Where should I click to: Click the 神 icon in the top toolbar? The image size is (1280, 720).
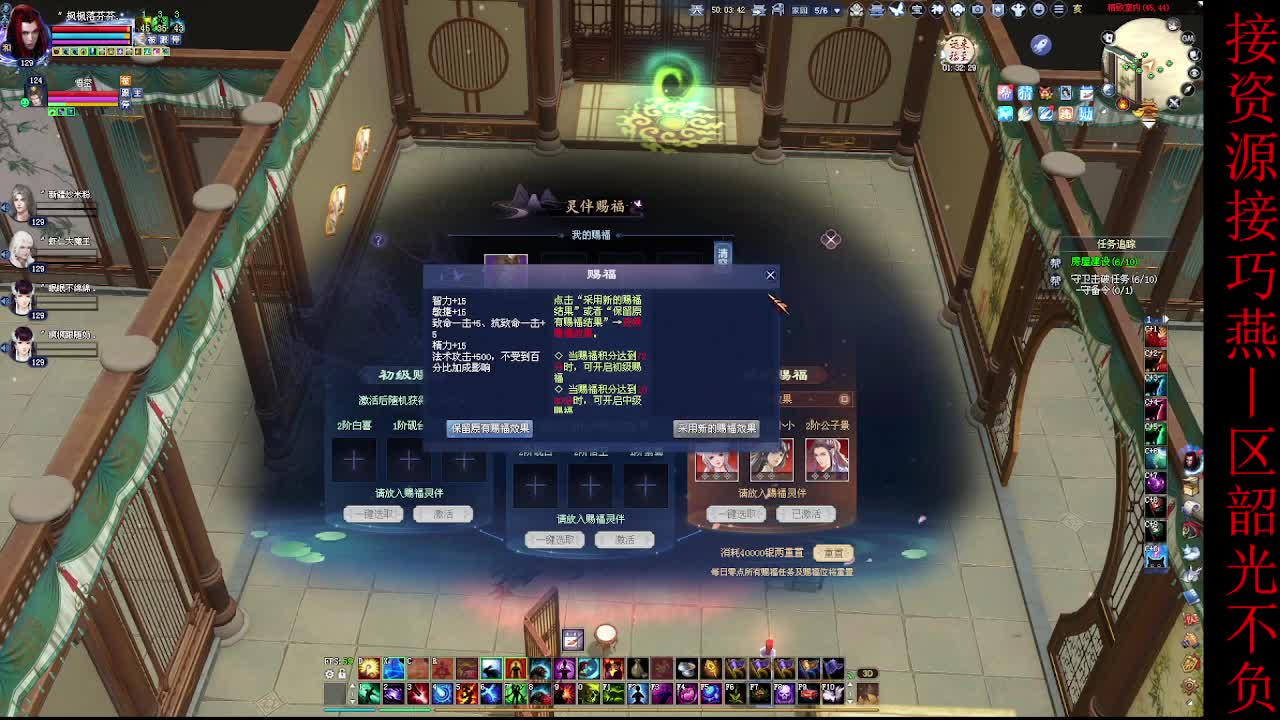pyautogui.click(x=936, y=11)
